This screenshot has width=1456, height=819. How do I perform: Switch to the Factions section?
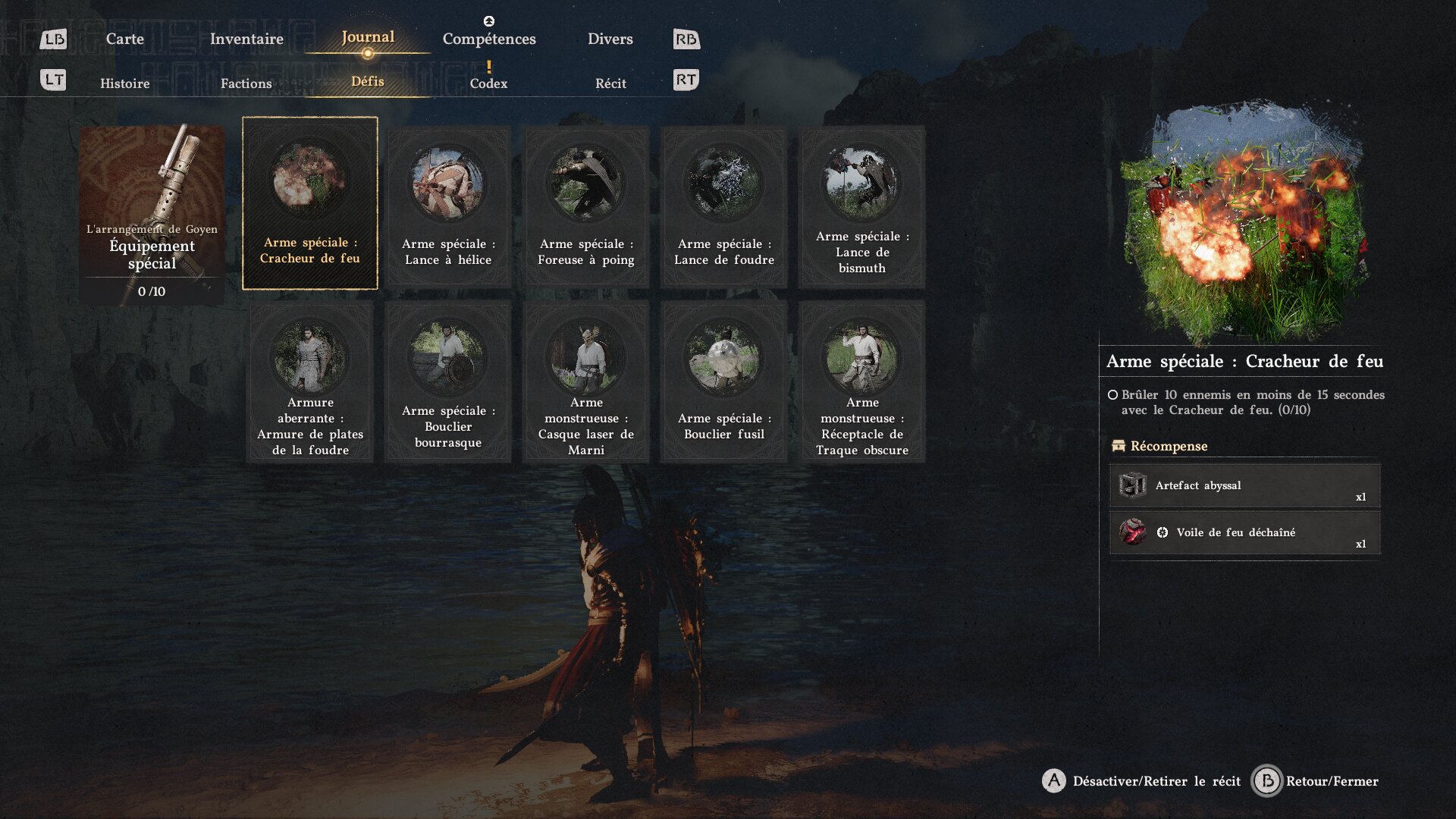pyautogui.click(x=246, y=83)
